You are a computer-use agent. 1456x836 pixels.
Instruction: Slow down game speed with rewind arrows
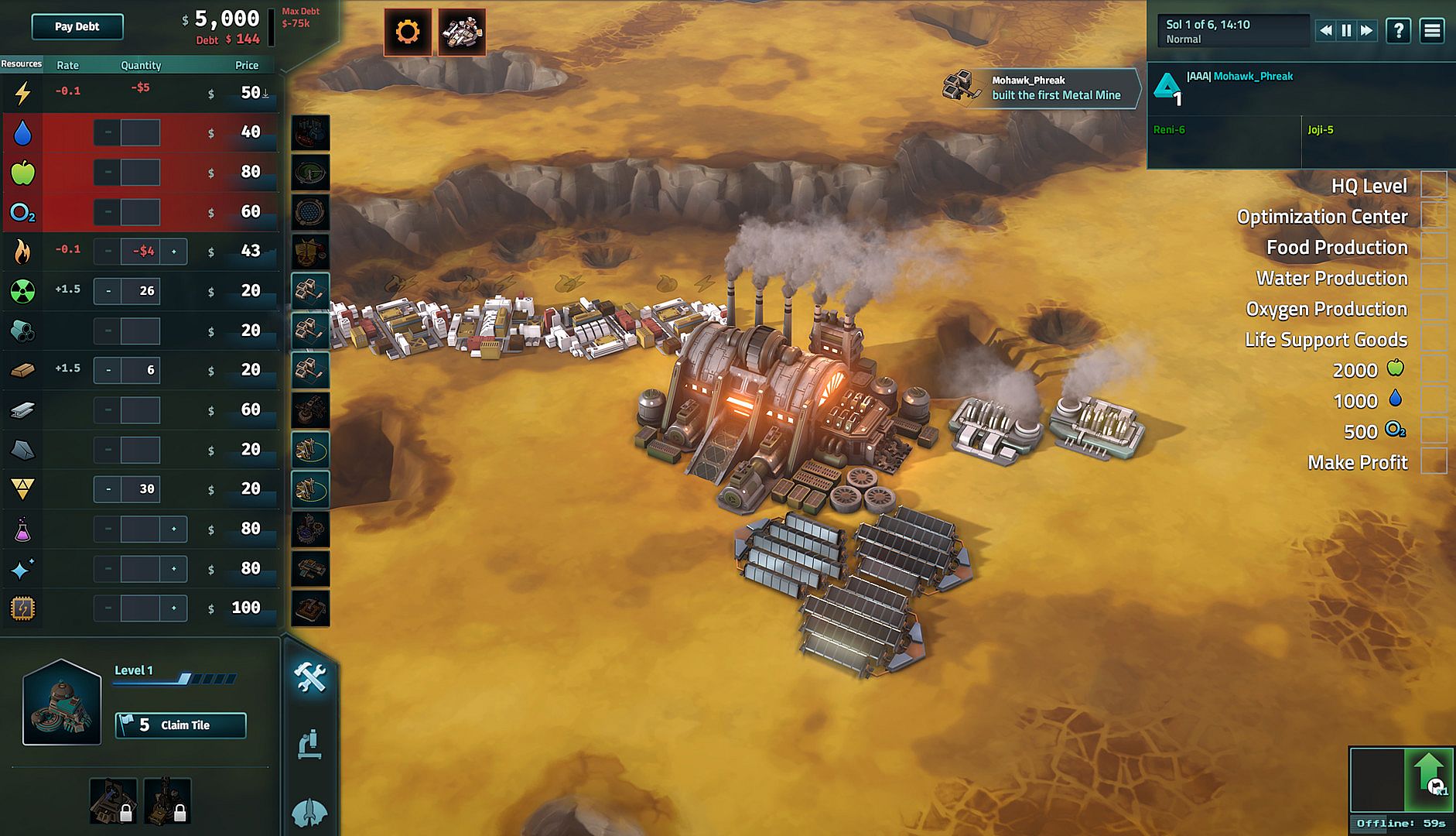point(1326,30)
